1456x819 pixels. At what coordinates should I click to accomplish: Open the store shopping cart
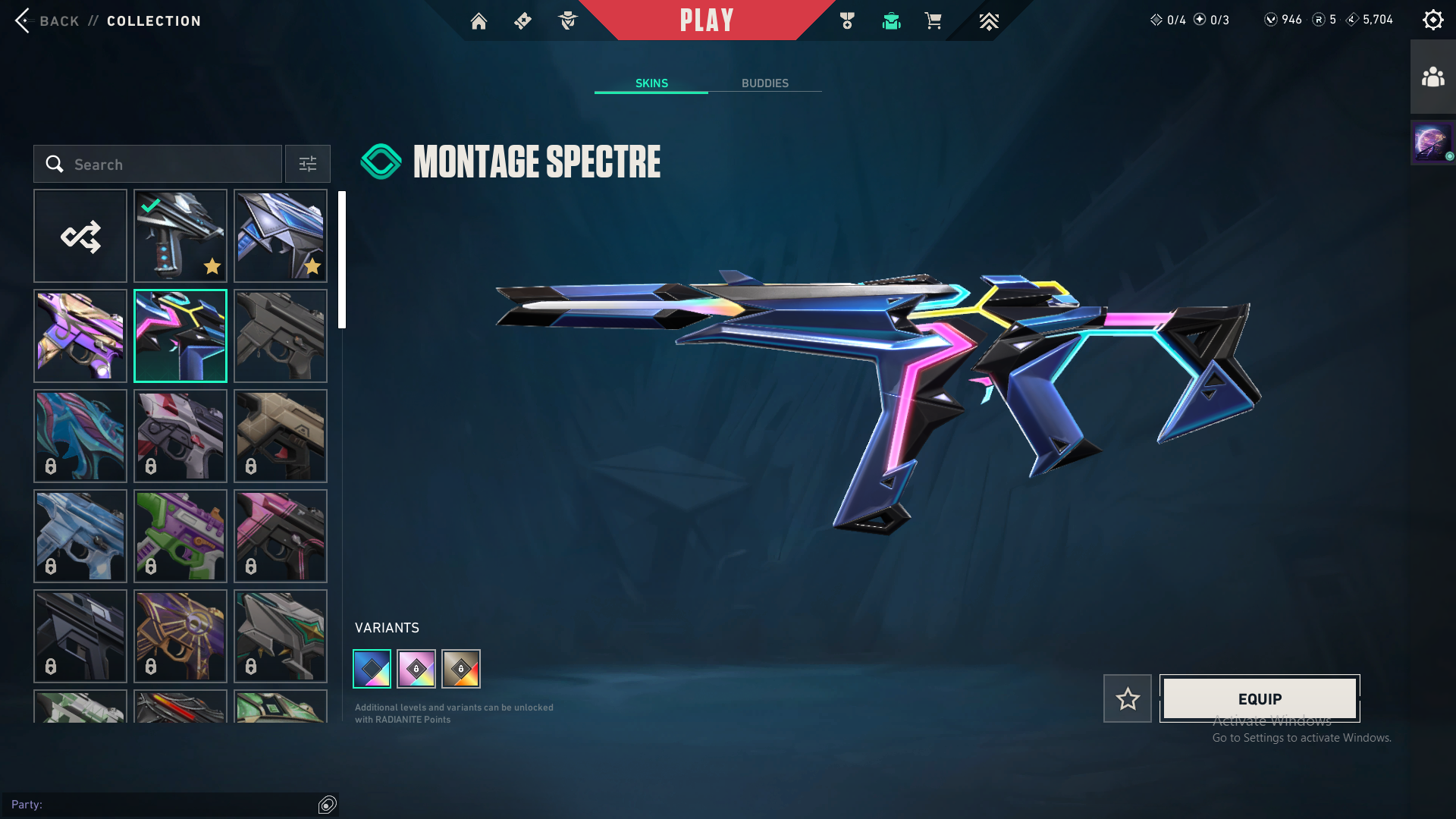click(933, 21)
